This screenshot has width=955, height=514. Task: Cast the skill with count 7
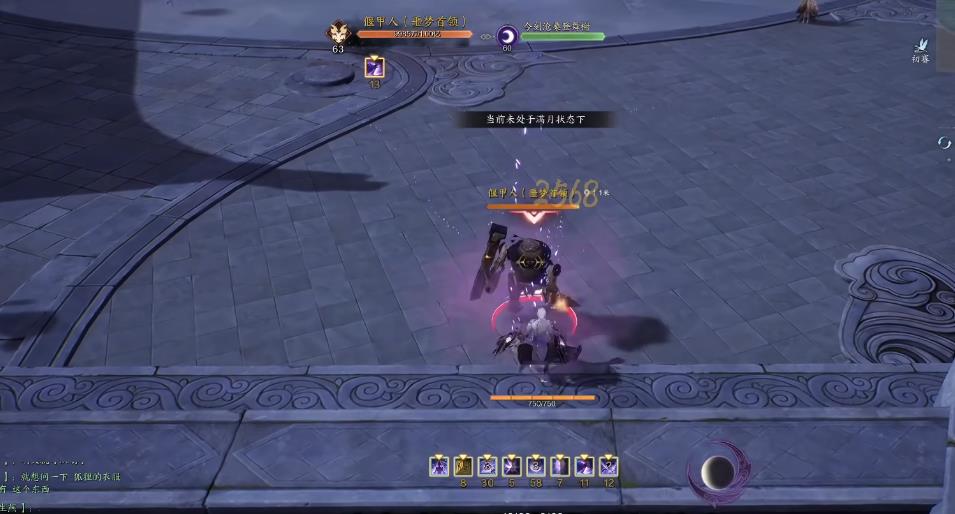[x=560, y=466]
